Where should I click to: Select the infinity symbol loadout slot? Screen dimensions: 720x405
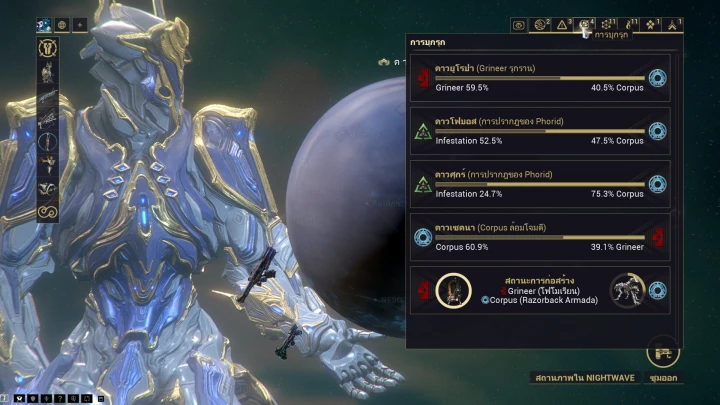(48, 212)
